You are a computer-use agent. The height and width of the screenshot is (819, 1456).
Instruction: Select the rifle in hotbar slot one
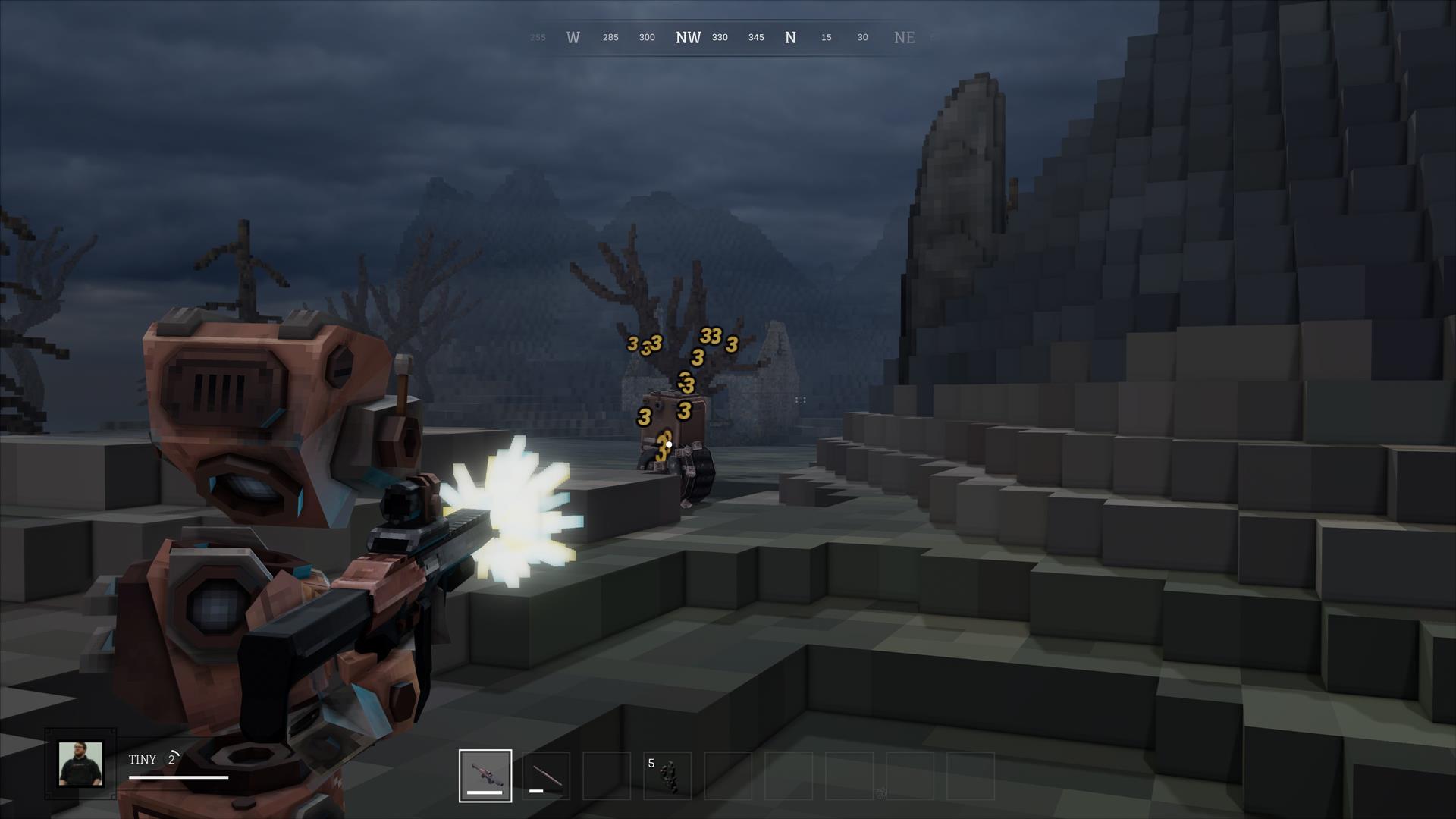pos(485,775)
